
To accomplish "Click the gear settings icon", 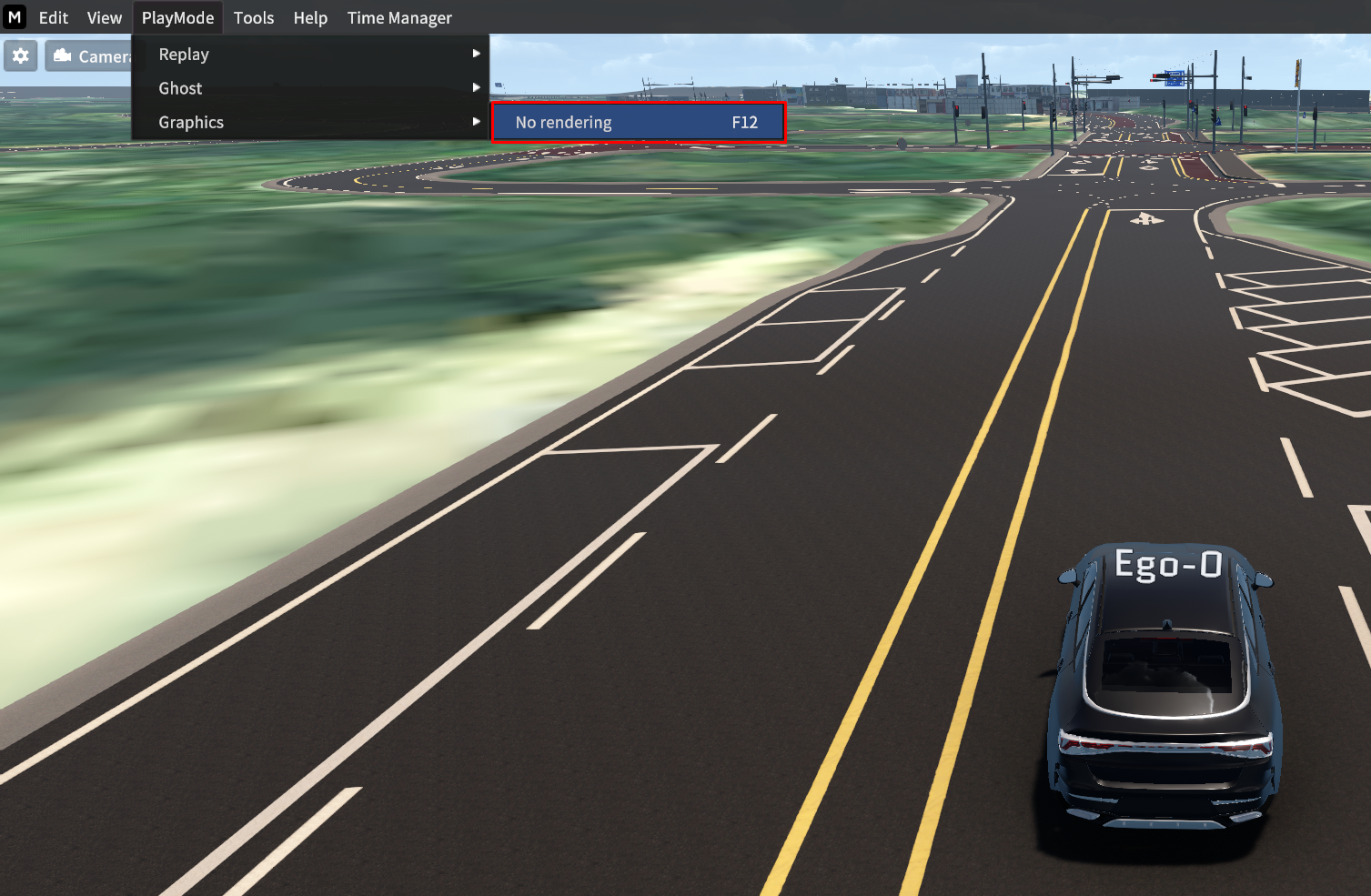I will [21, 56].
